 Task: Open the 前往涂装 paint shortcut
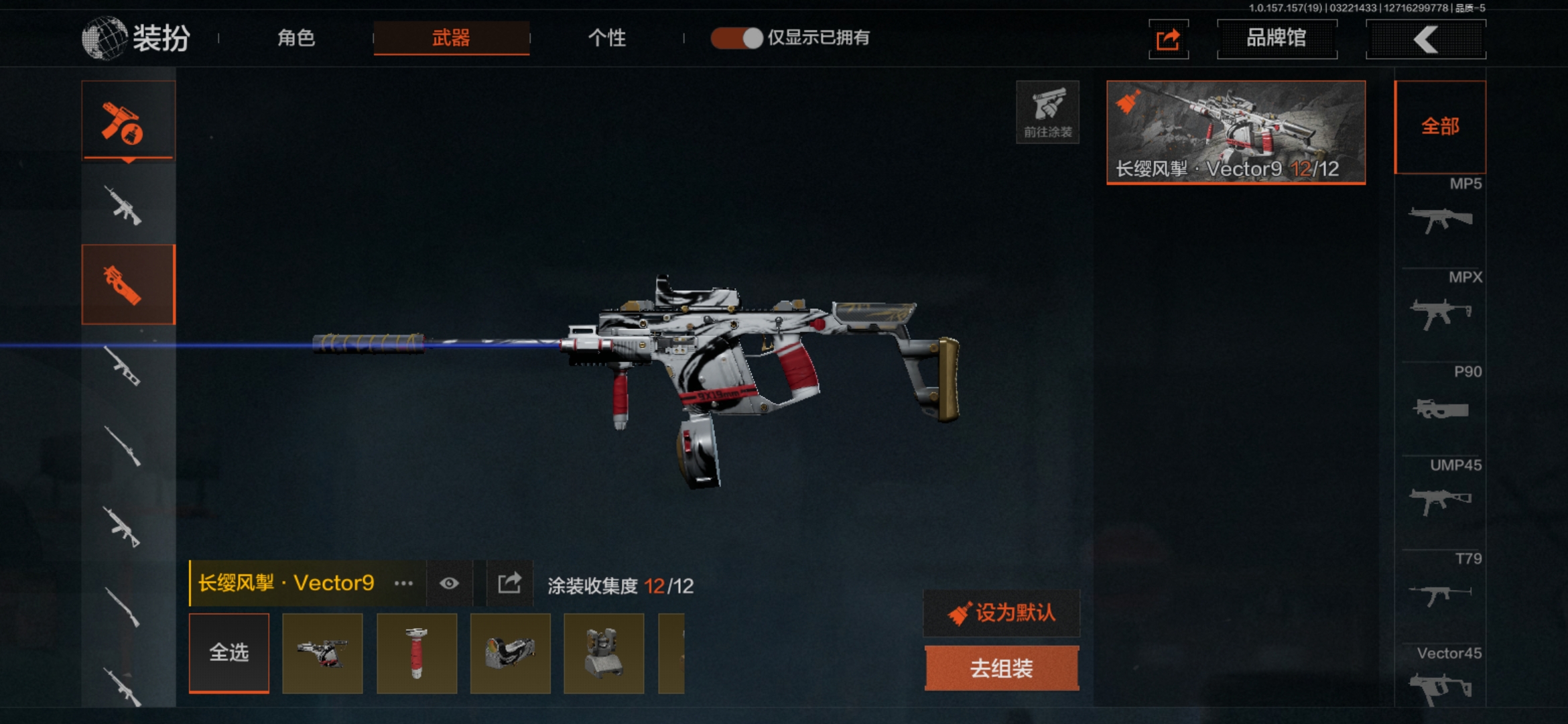coord(1047,112)
